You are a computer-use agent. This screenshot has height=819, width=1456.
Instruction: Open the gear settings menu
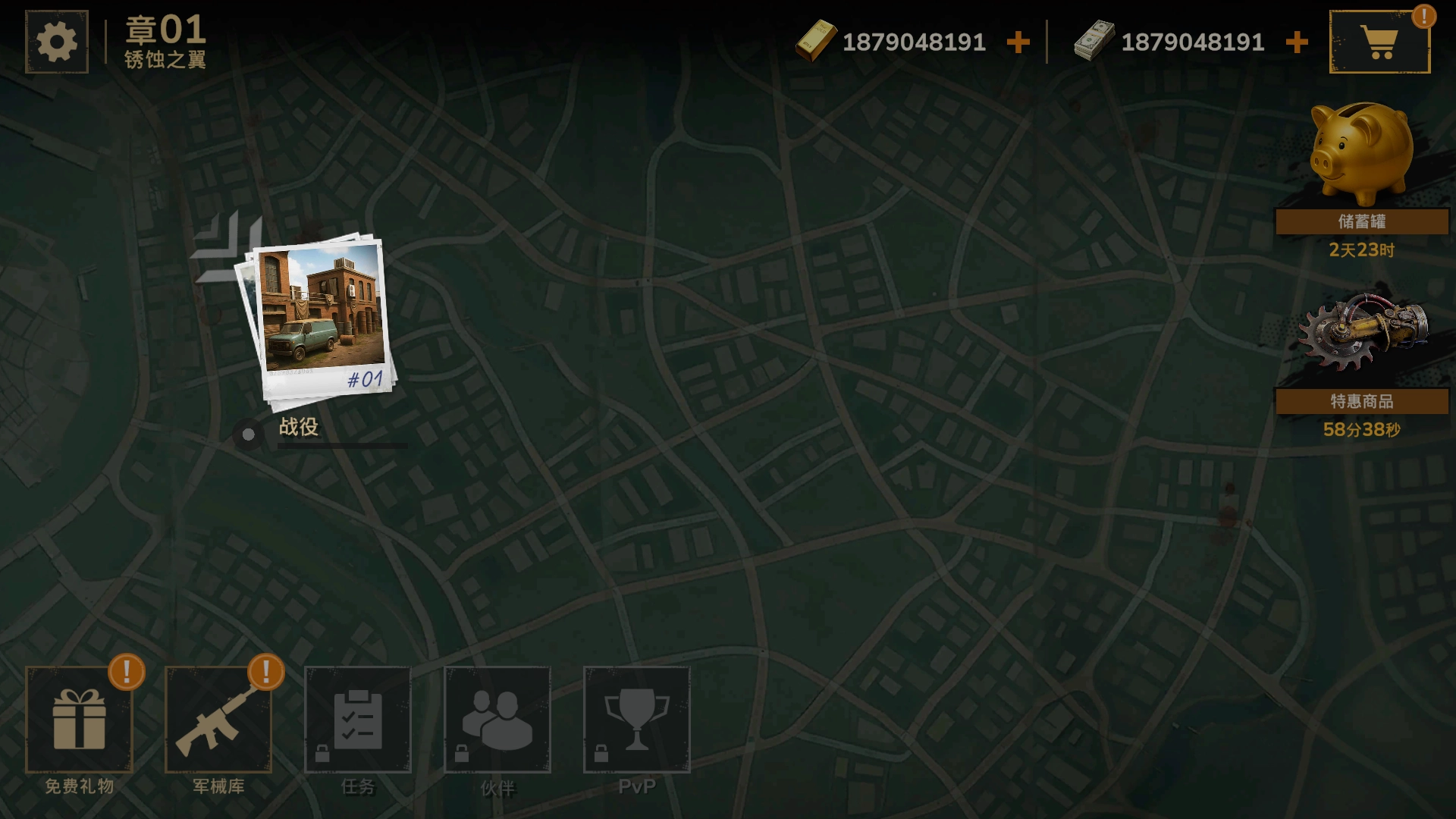pos(57,42)
